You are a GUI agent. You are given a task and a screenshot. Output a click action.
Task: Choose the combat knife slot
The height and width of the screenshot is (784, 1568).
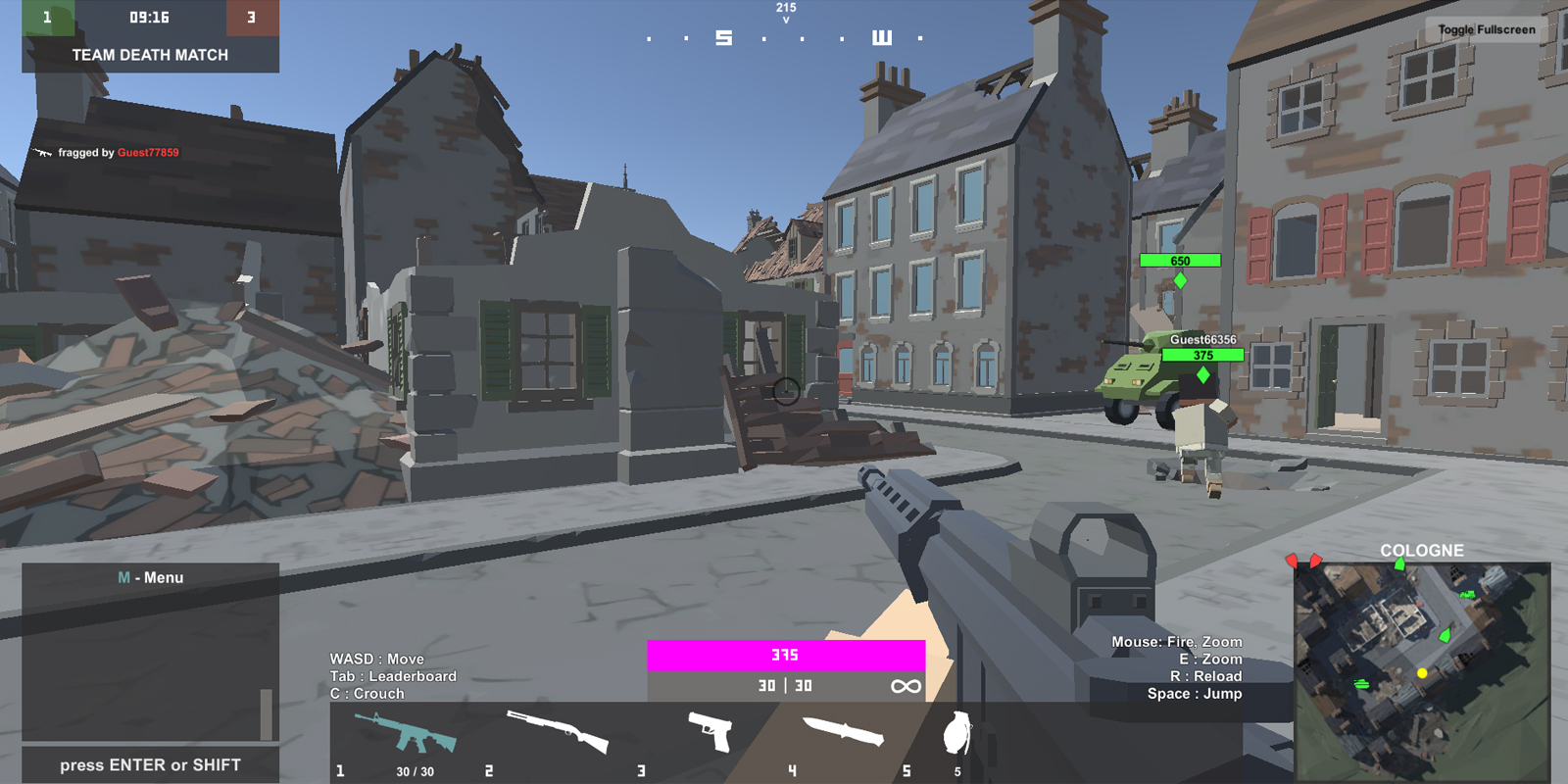pyautogui.click(x=843, y=732)
